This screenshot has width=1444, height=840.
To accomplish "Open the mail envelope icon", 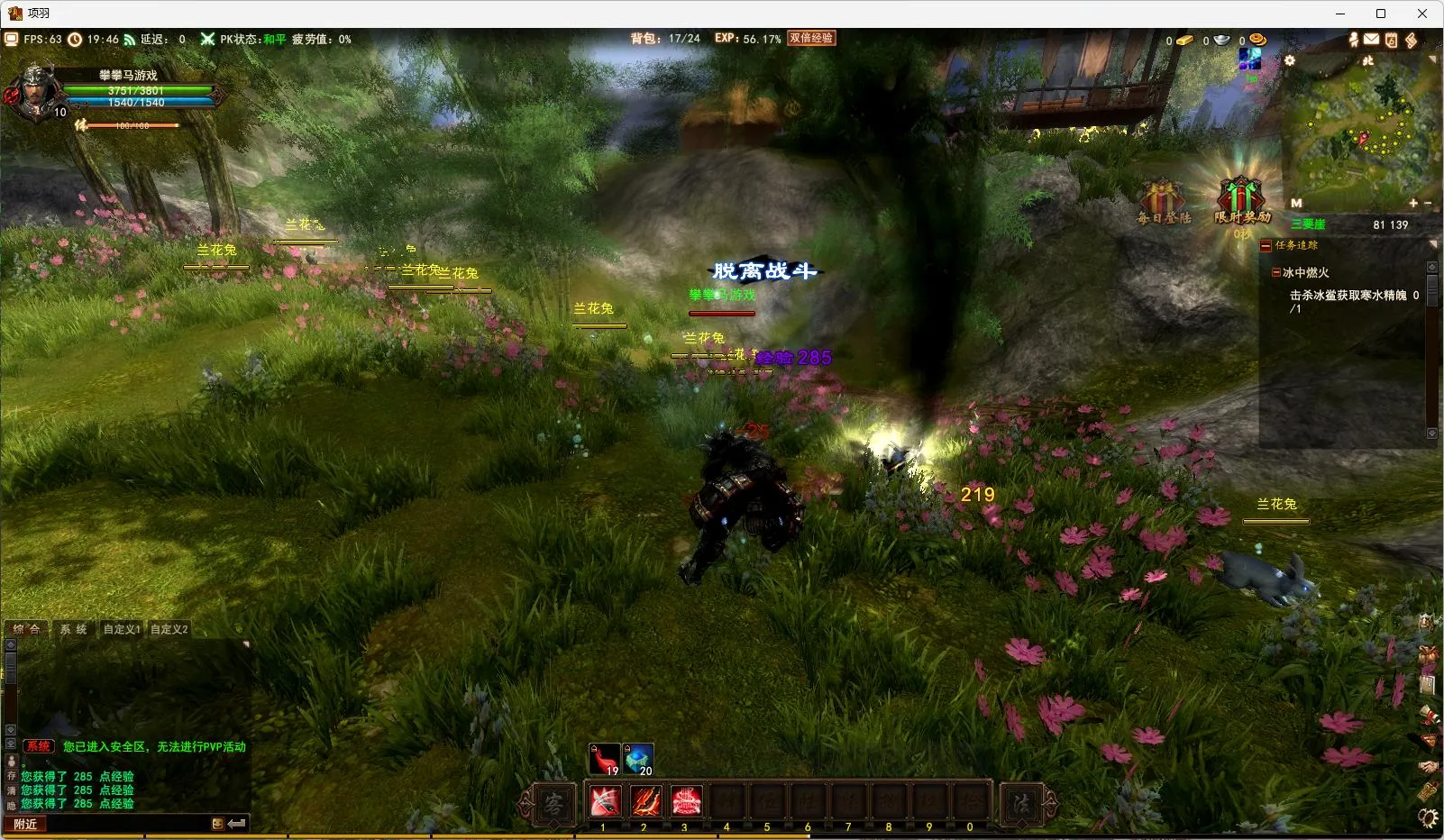I will [1371, 40].
